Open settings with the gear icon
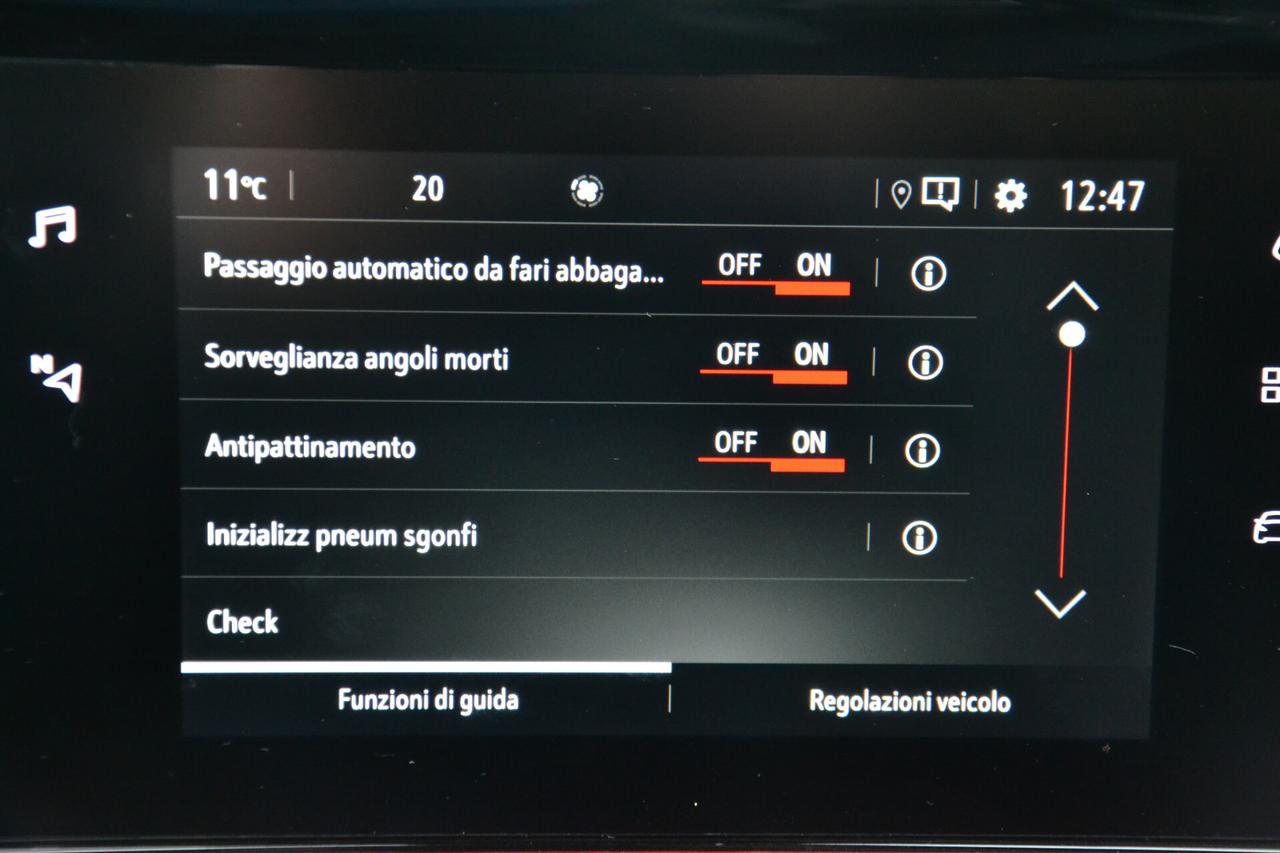 tap(1010, 196)
